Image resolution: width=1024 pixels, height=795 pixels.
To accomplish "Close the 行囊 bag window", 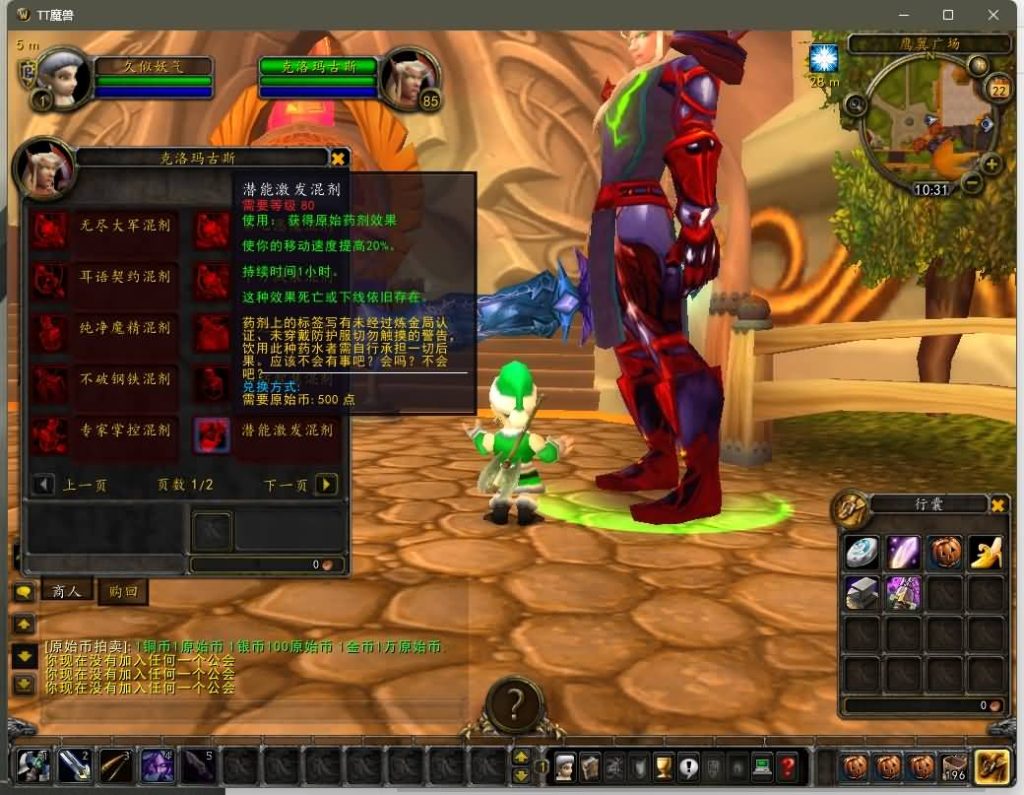I will pyautogui.click(x=997, y=505).
